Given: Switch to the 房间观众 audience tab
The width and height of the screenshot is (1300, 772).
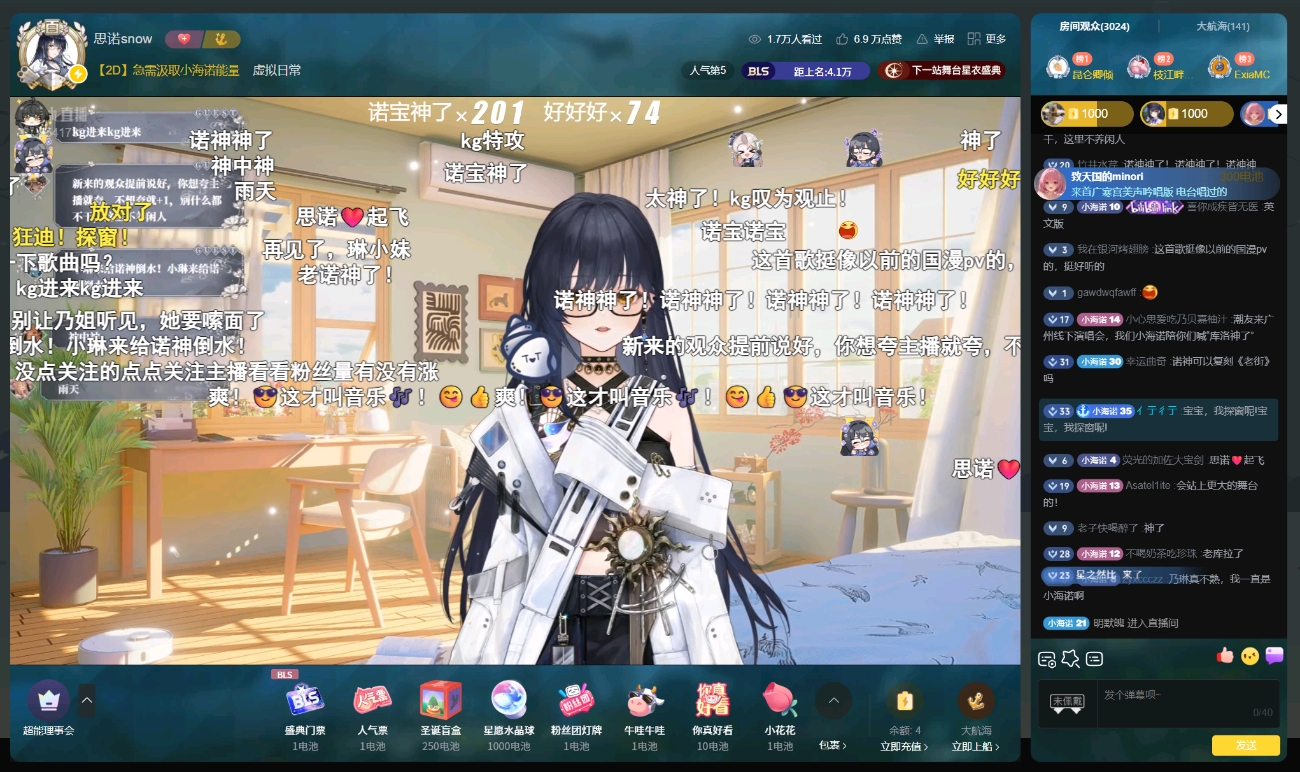Looking at the screenshot, I should click(x=1094, y=27).
